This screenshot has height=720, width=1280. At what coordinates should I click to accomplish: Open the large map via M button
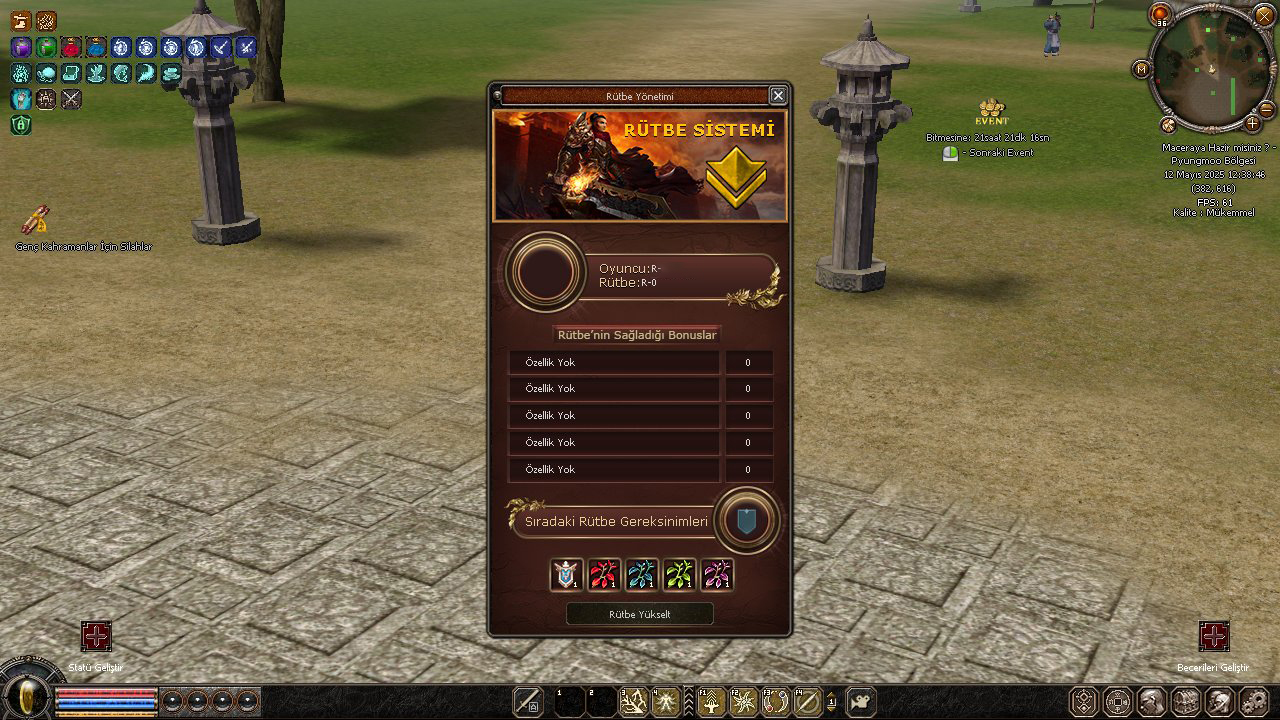[x=1141, y=69]
